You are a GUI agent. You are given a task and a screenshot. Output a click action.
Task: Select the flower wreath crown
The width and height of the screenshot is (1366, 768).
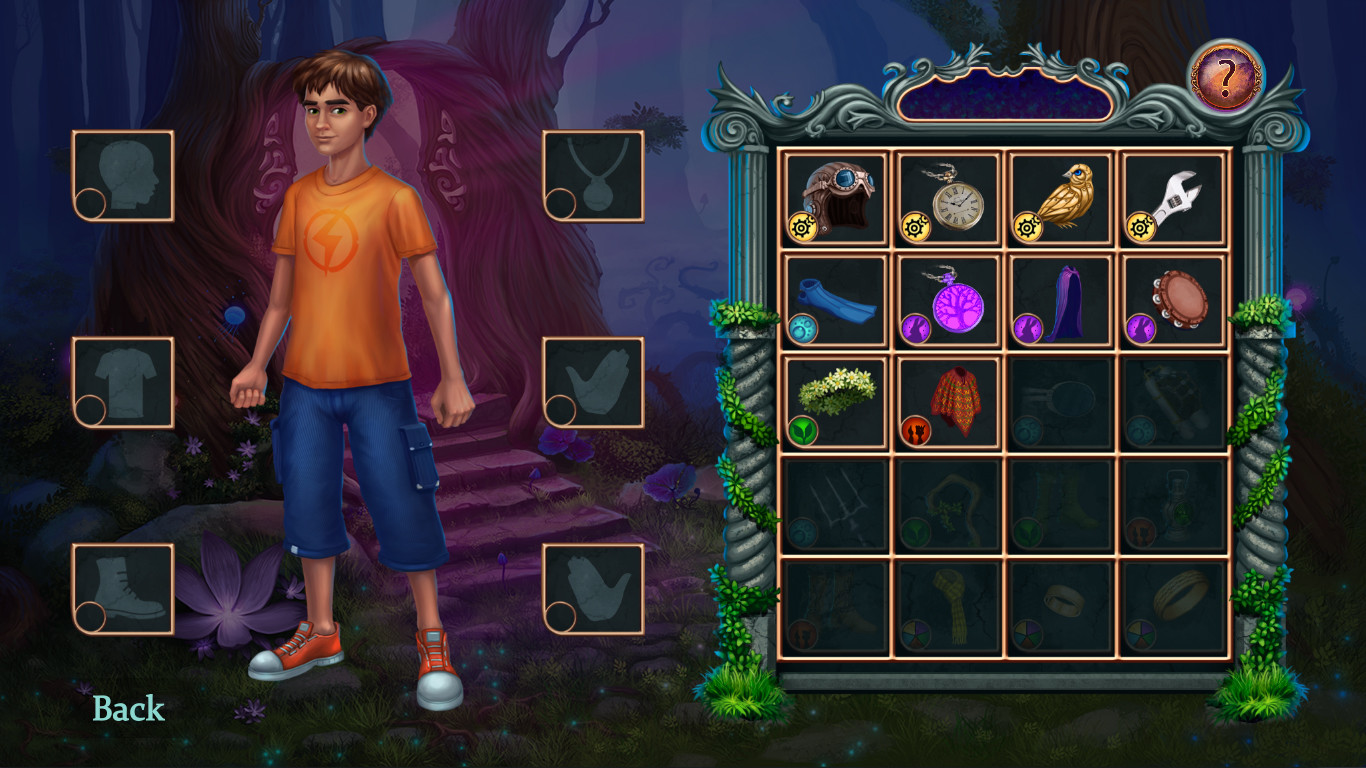point(836,403)
